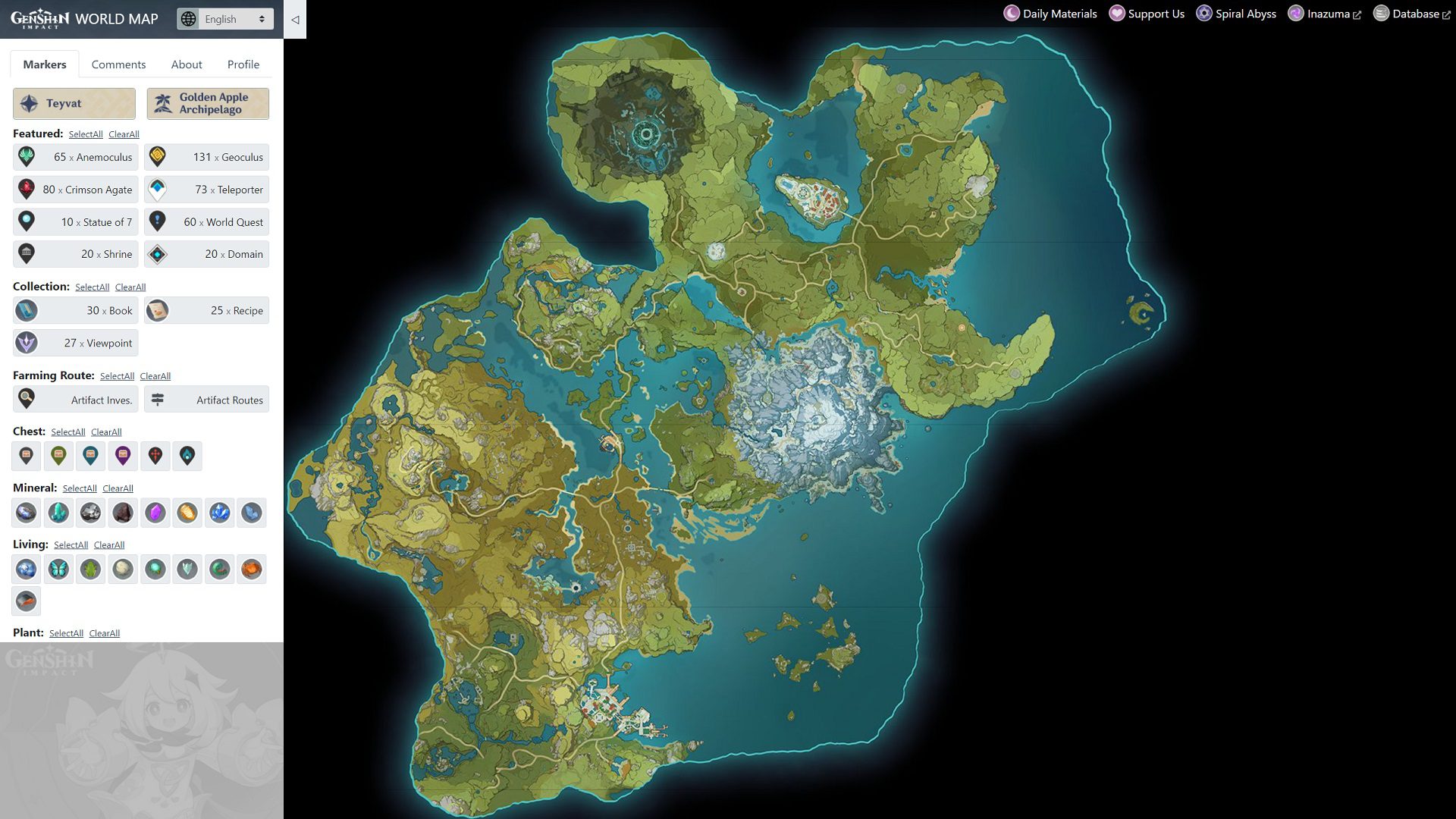Select the Shrine marker icon
The height and width of the screenshot is (819, 1456).
coord(27,254)
